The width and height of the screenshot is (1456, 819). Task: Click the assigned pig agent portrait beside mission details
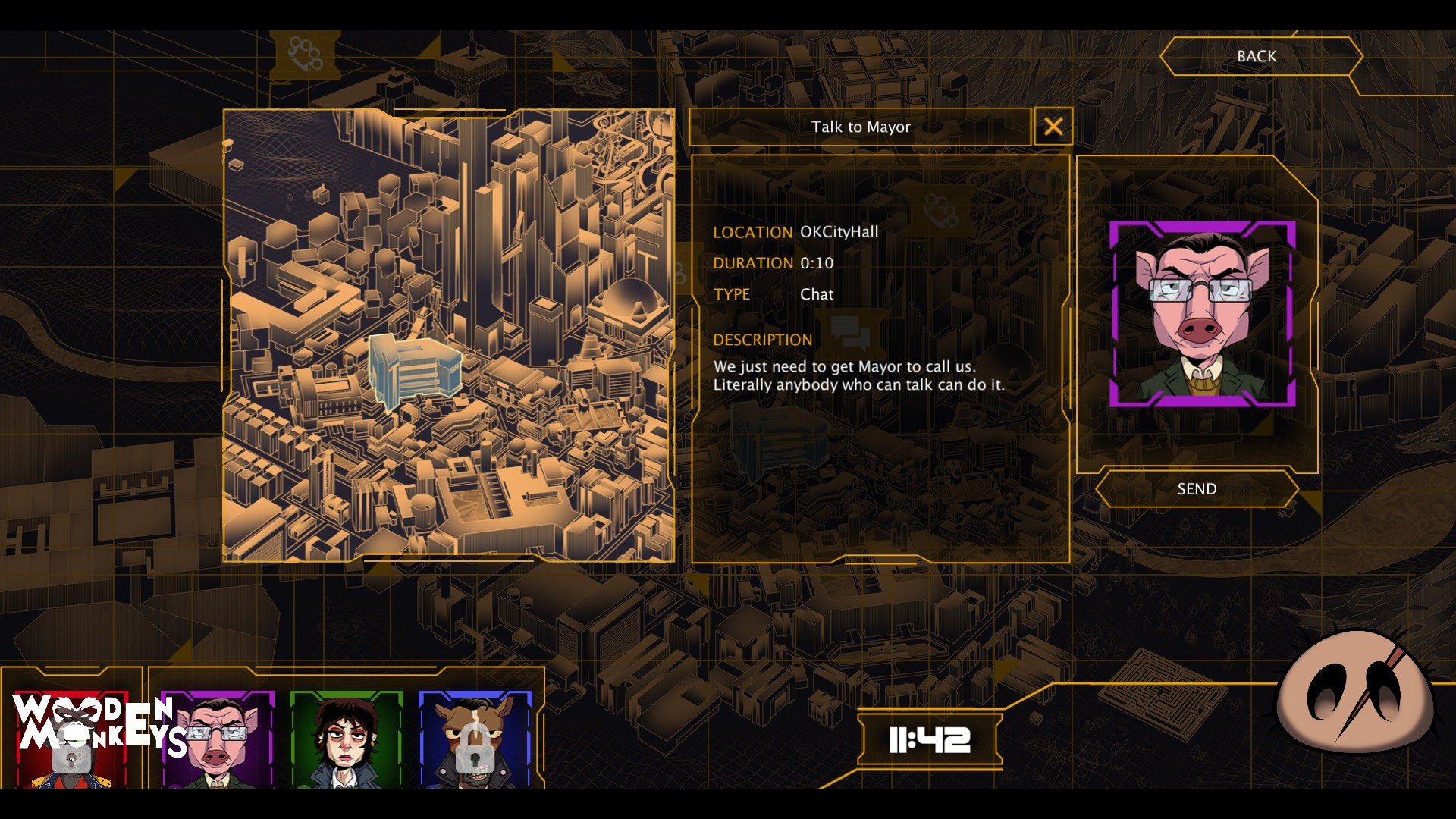point(1202,314)
